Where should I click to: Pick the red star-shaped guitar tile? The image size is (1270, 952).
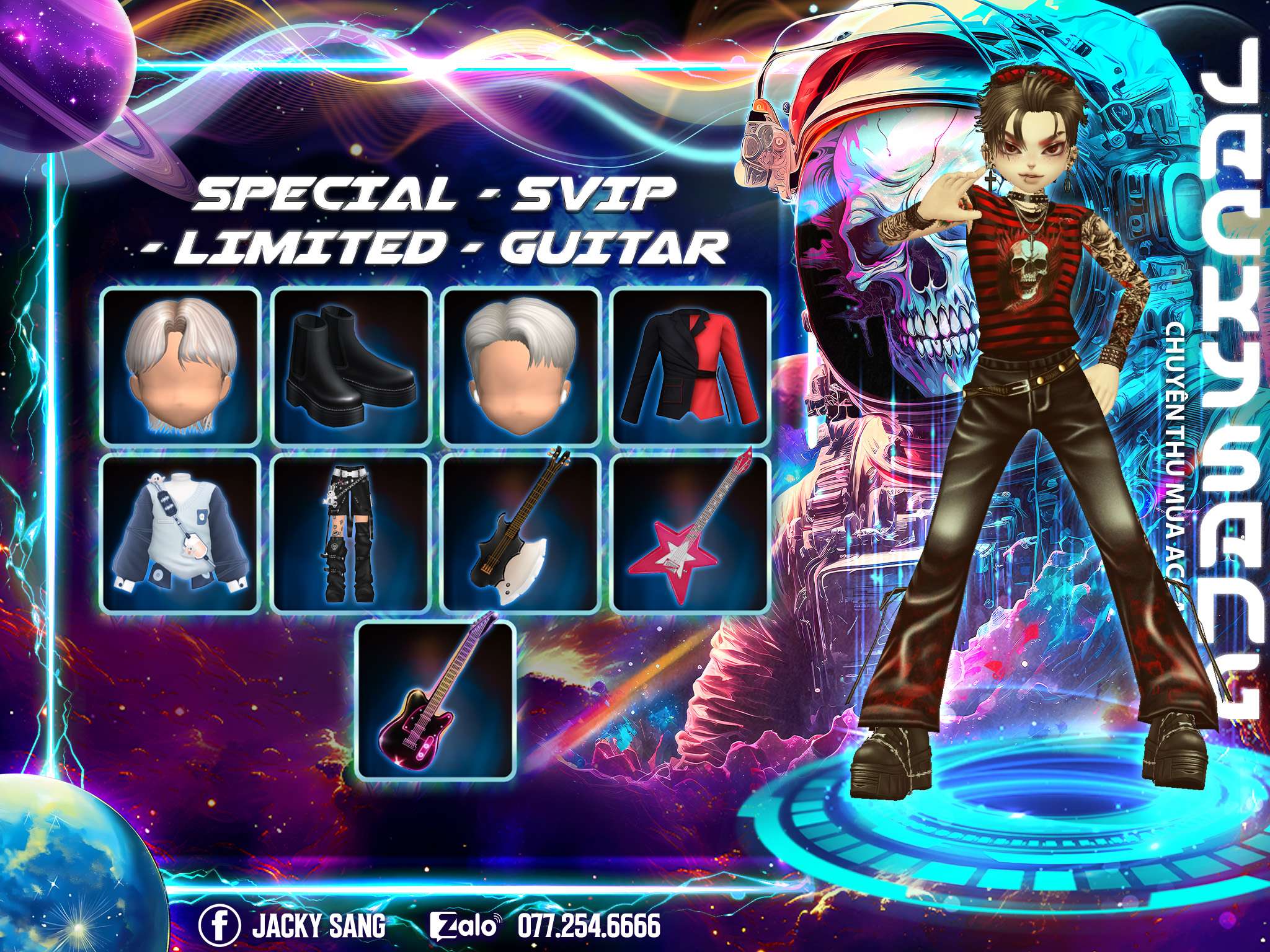click(x=691, y=534)
